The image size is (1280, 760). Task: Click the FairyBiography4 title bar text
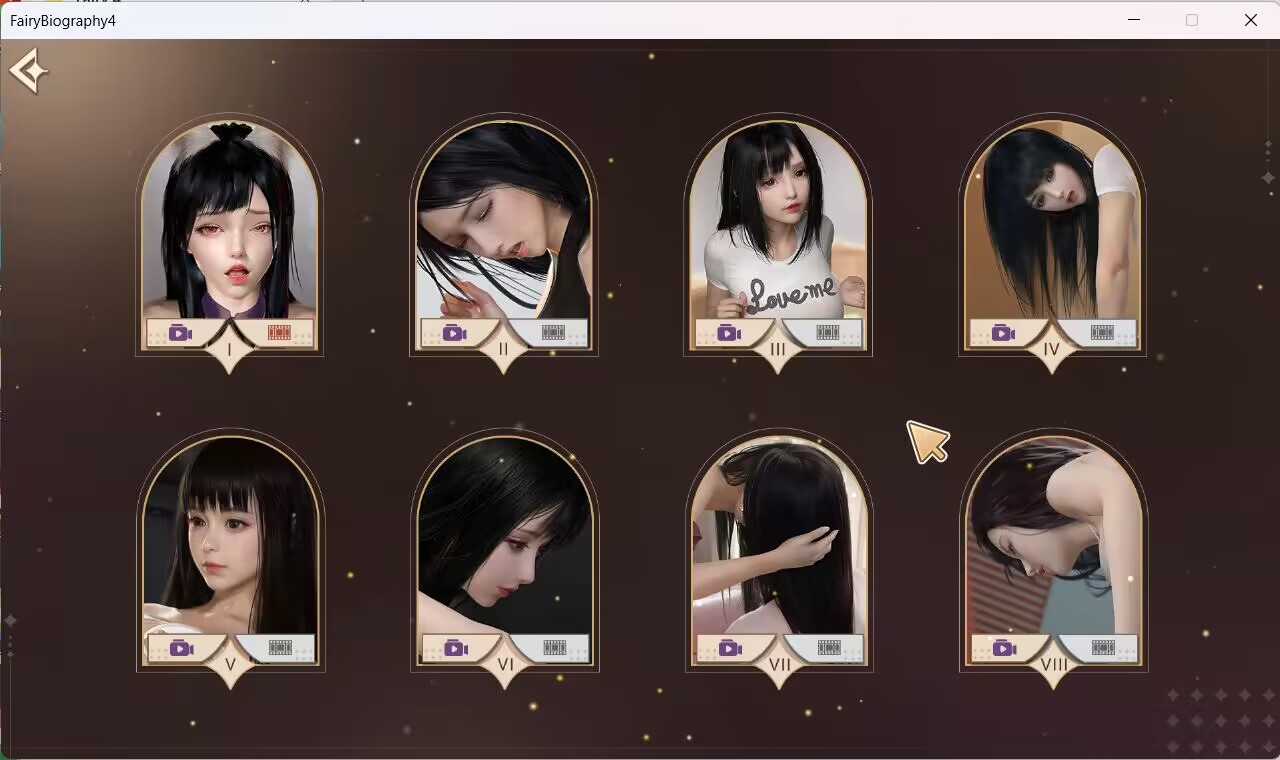click(x=63, y=20)
